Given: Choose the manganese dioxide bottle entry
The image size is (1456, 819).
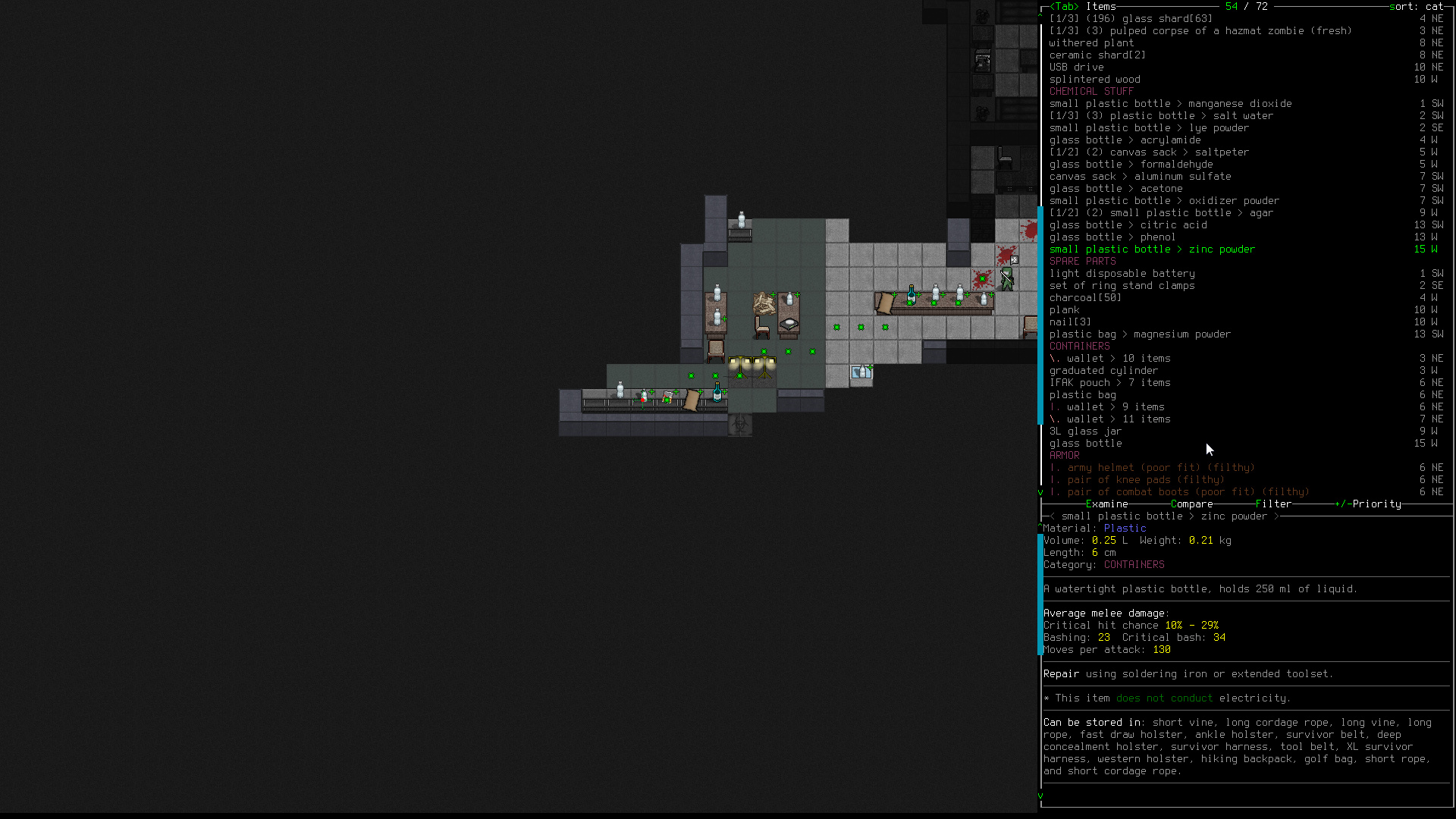Looking at the screenshot, I should pos(1170,104).
